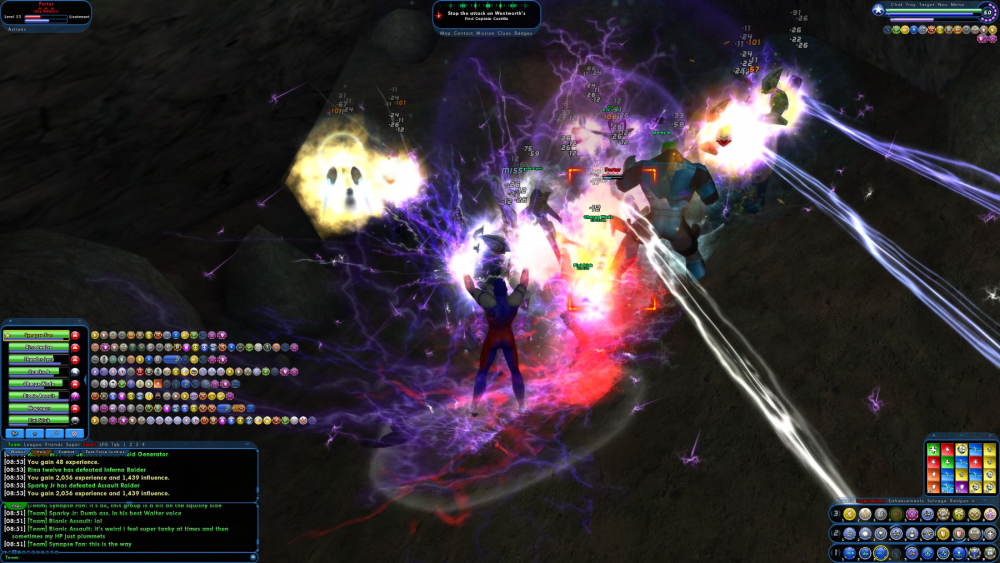Open the Map from the navigation bar

[445, 33]
